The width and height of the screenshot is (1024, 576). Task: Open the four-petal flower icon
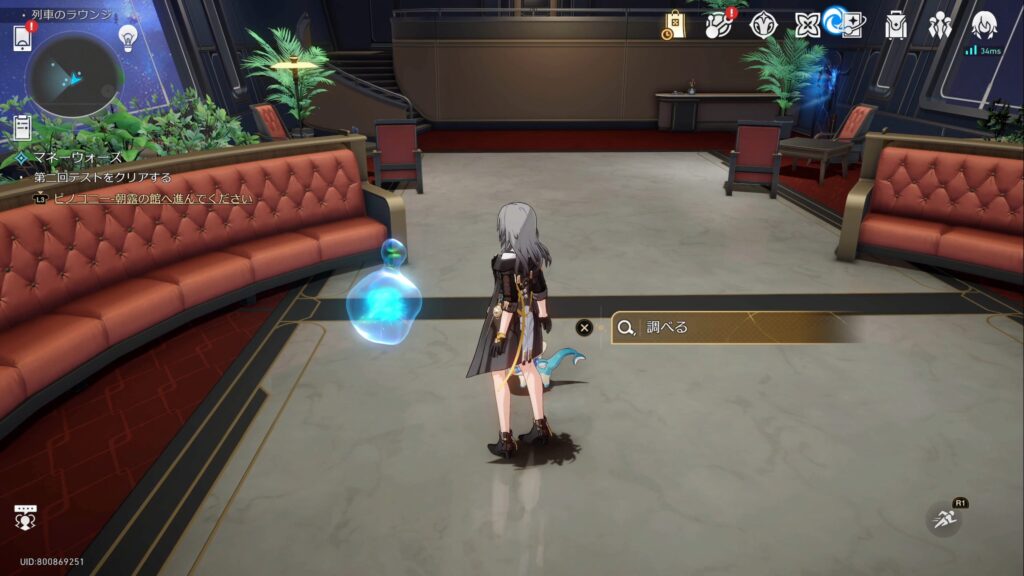point(807,25)
